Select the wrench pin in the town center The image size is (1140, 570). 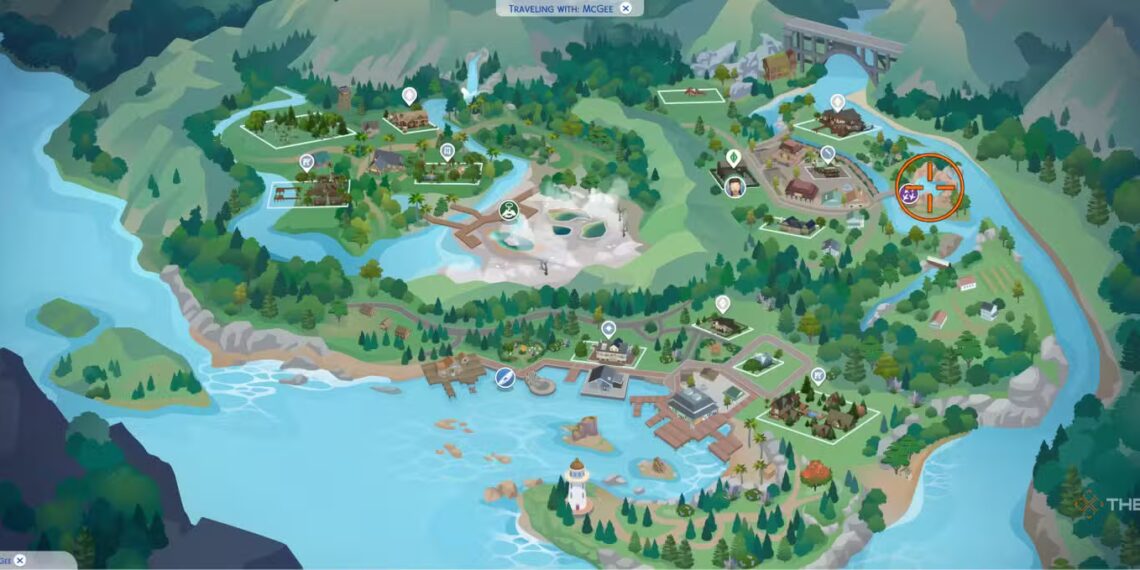tap(828, 154)
